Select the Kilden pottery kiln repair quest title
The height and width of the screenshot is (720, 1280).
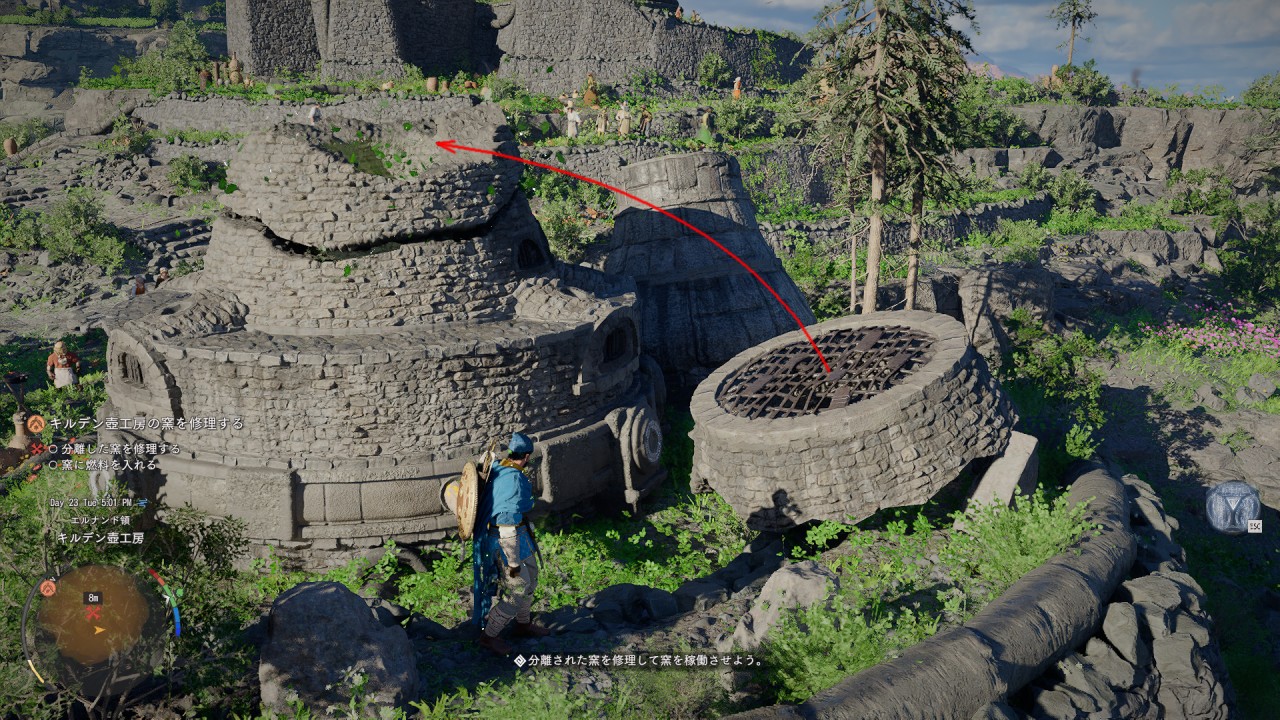coord(146,423)
